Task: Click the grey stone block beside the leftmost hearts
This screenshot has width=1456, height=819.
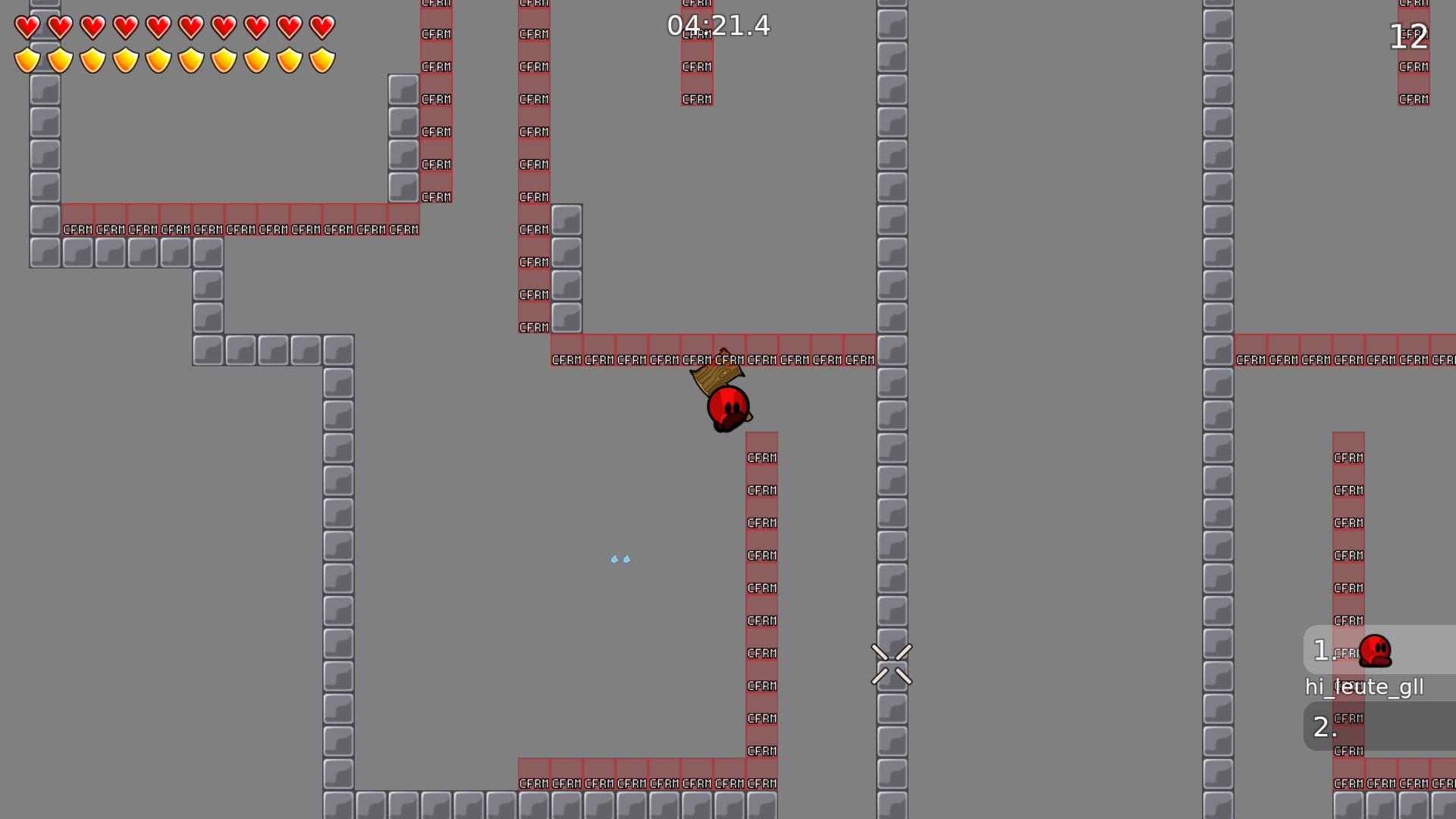Action: point(45,91)
